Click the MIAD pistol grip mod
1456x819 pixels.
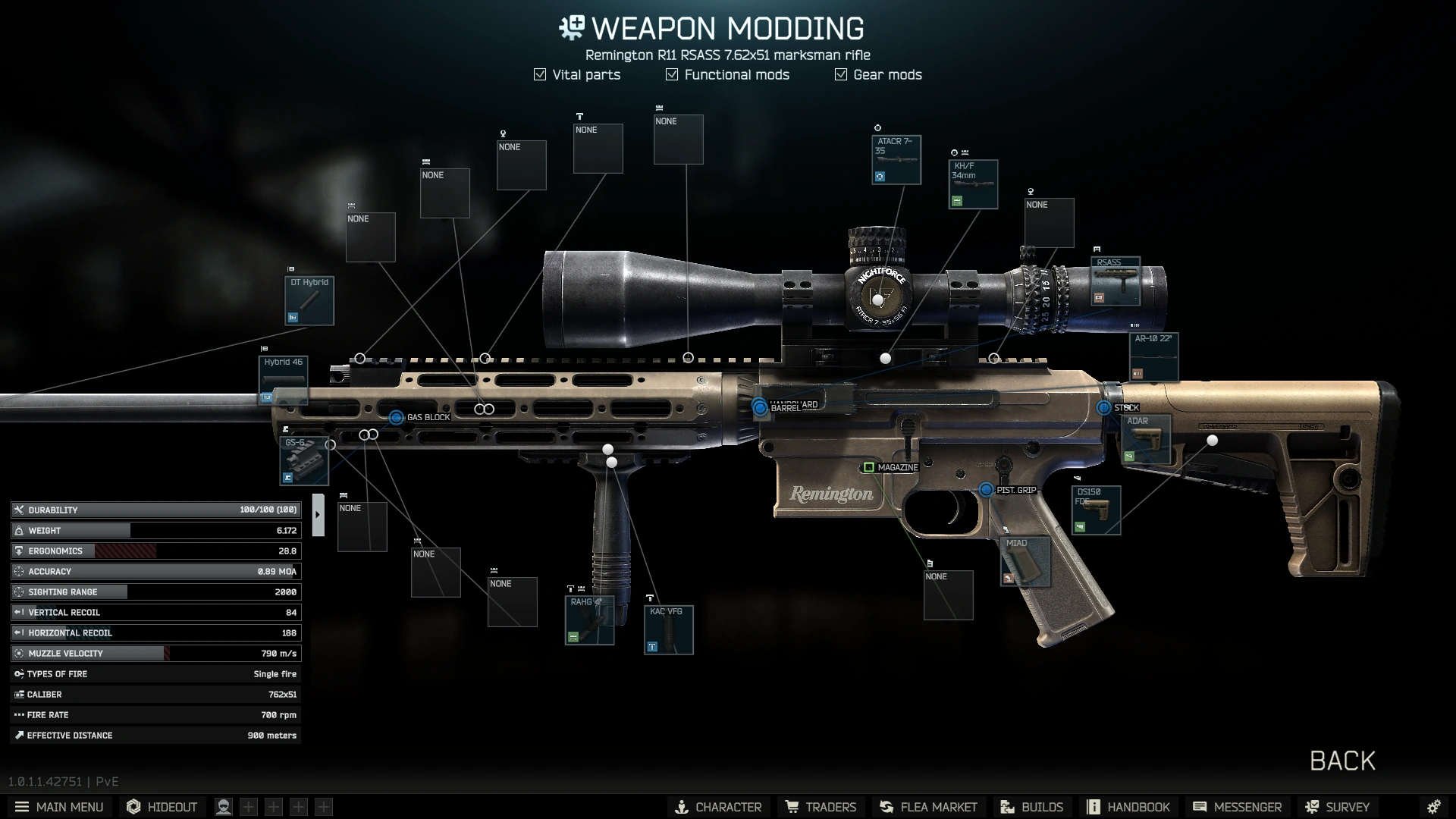point(1024,563)
